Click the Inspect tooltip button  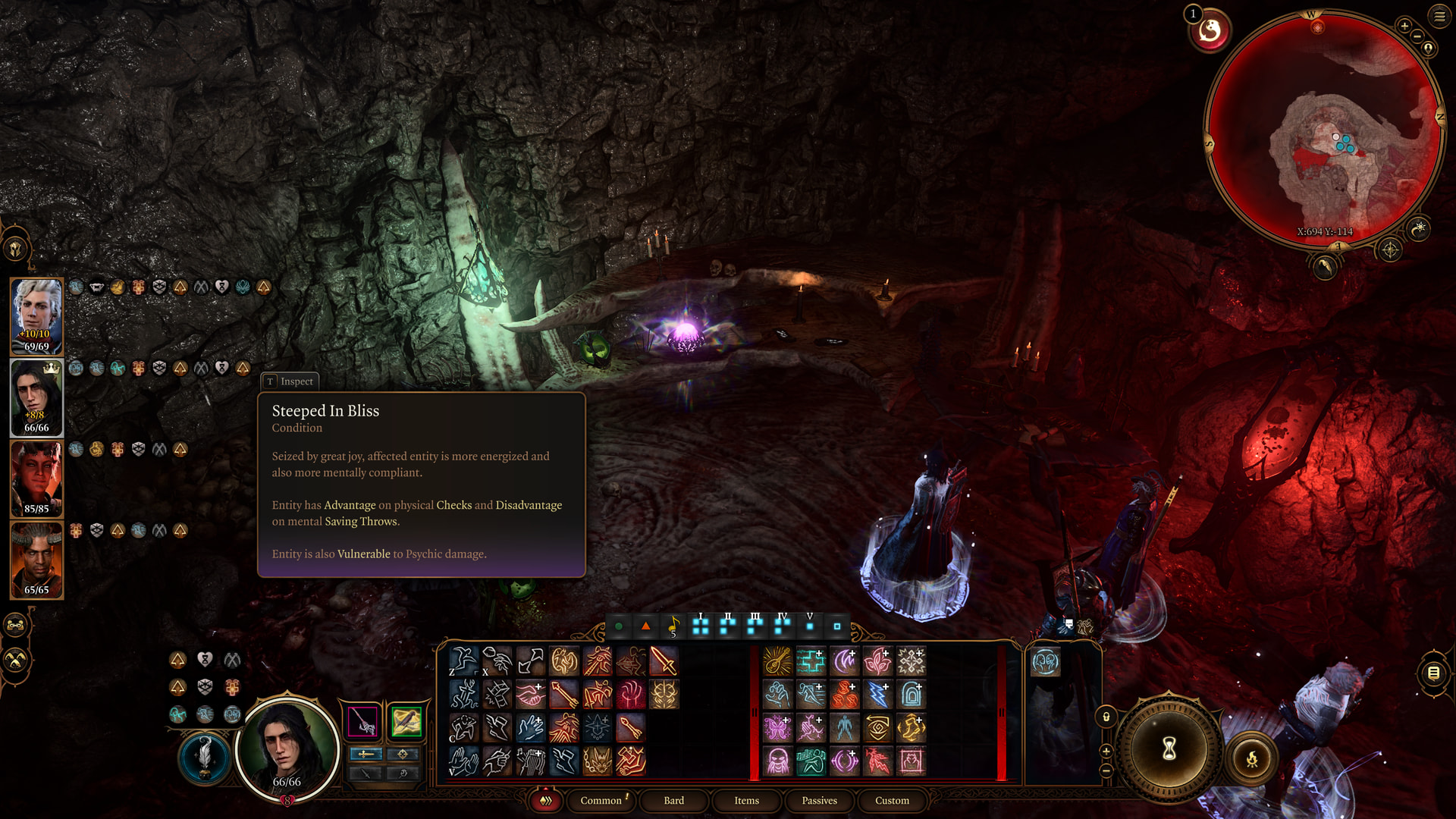pyautogui.click(x=290, y=381)
